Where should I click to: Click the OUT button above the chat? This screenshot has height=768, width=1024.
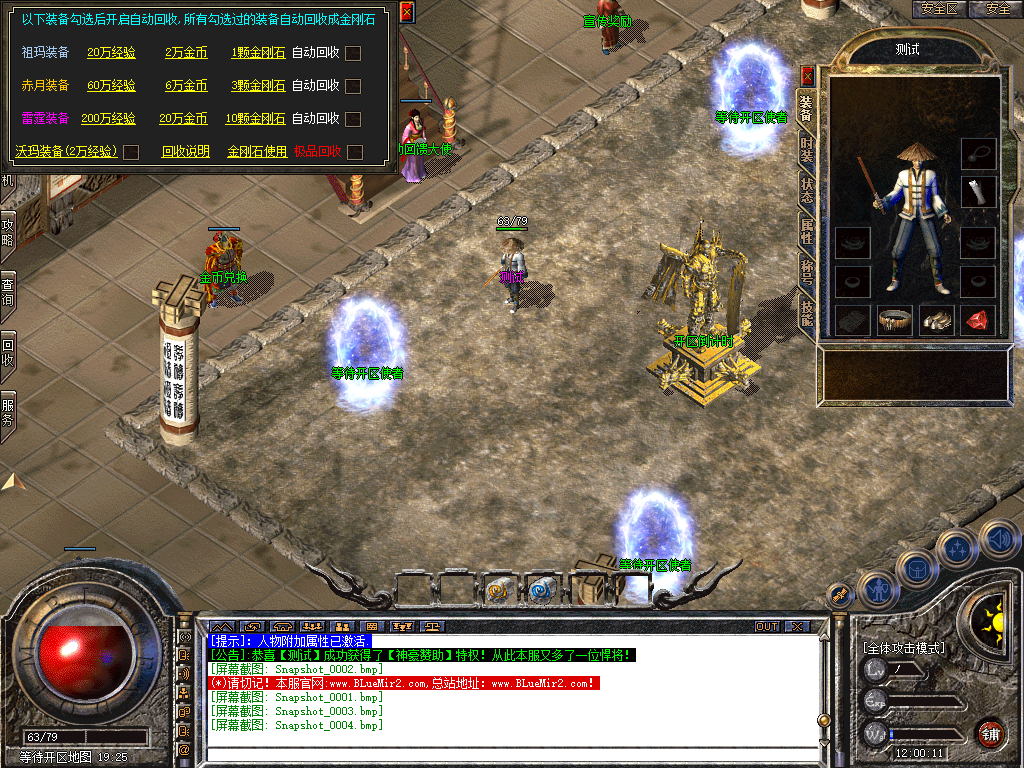pyautogui.click(x=767, y=627)
